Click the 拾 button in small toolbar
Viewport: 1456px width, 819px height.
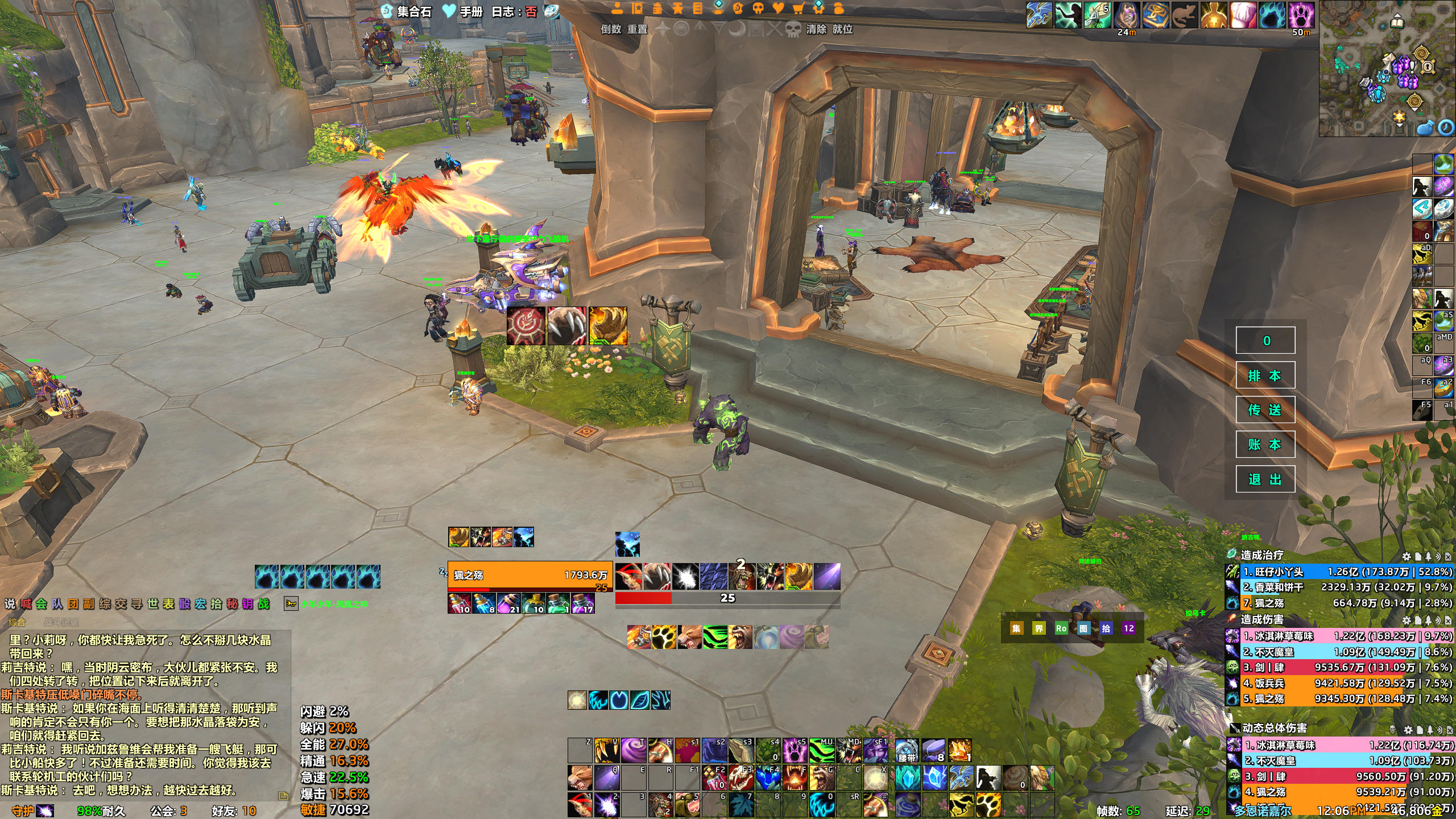point(1106,628)
